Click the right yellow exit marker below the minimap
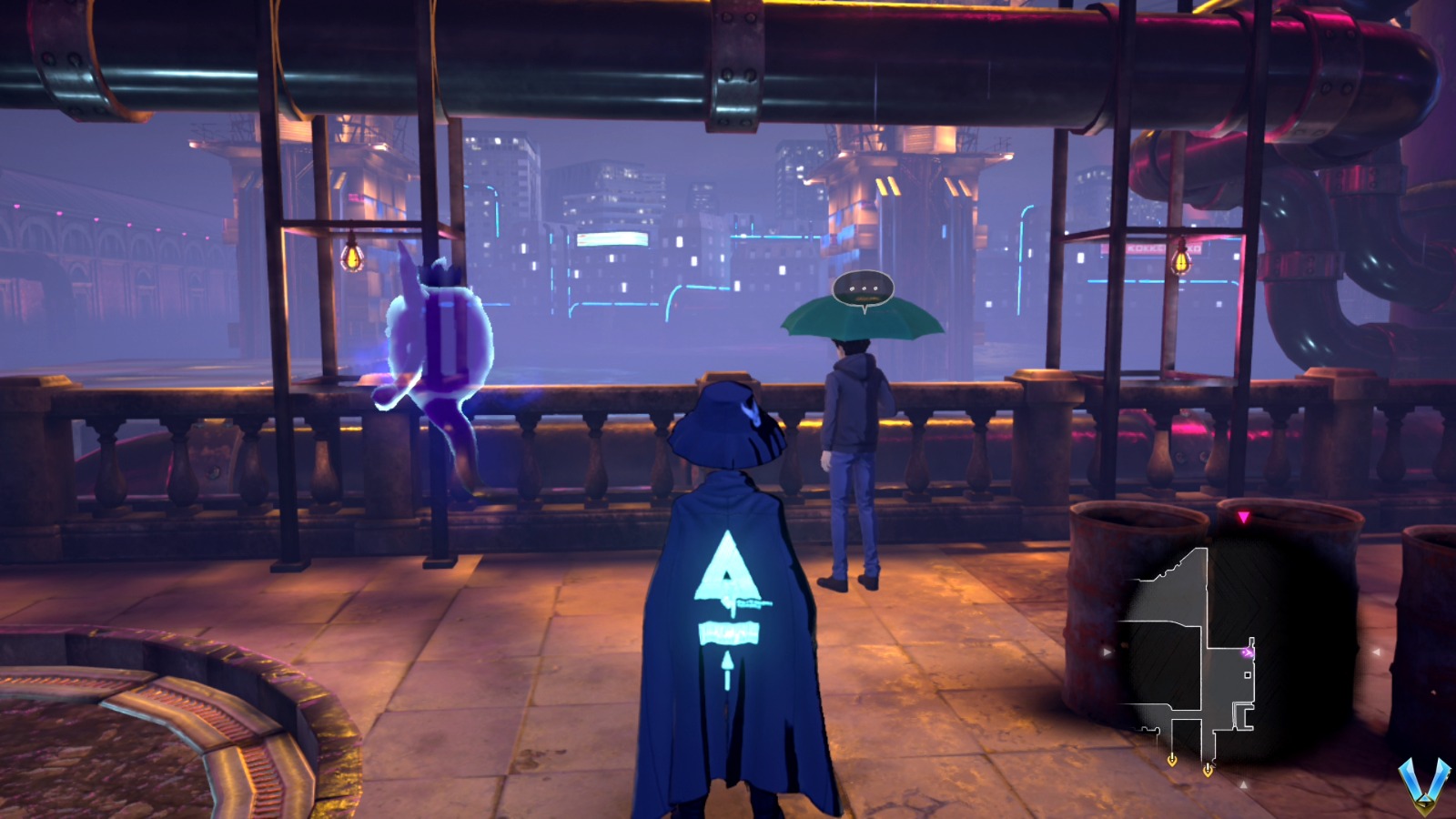 click(x=1208, y=769)
